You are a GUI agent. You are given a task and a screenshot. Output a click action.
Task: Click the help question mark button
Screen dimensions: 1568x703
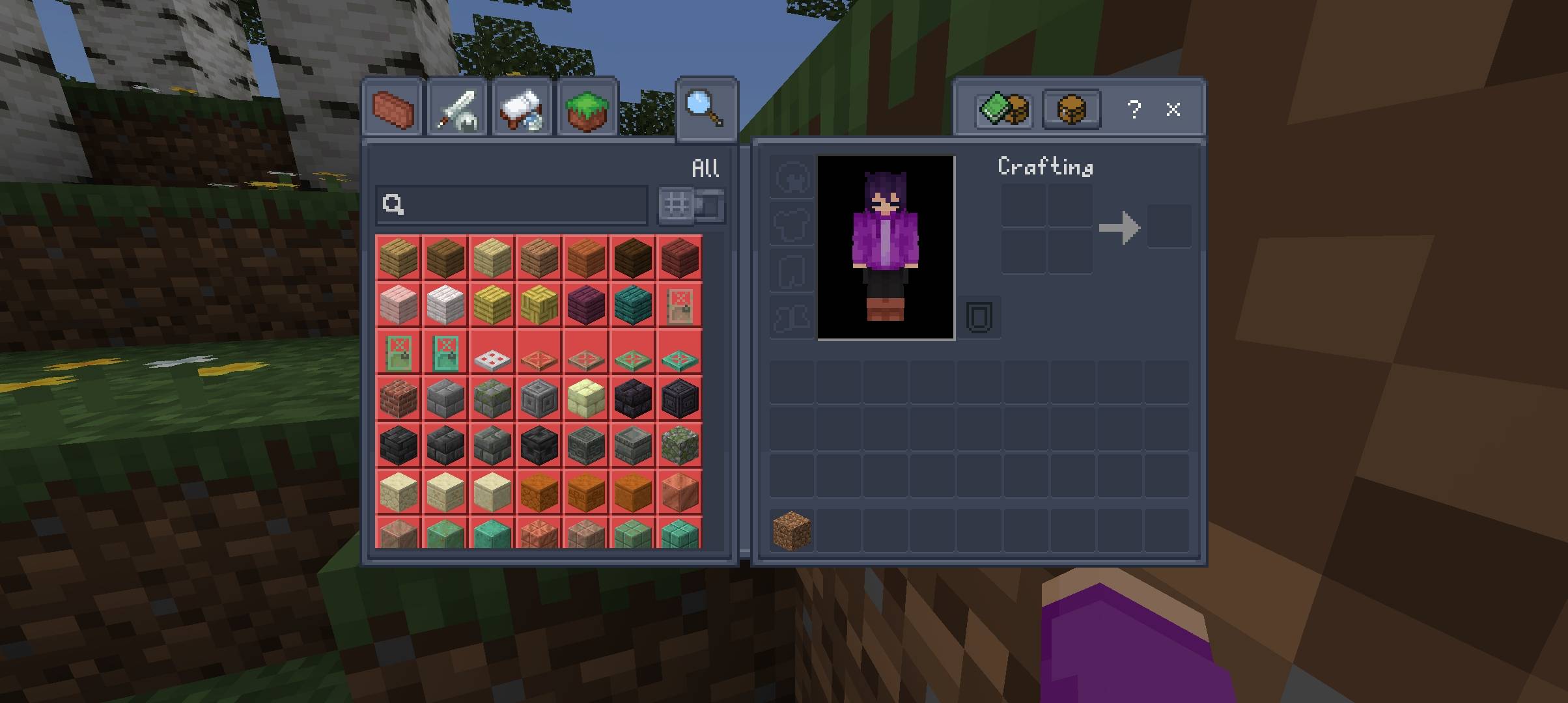[1134, 109]
